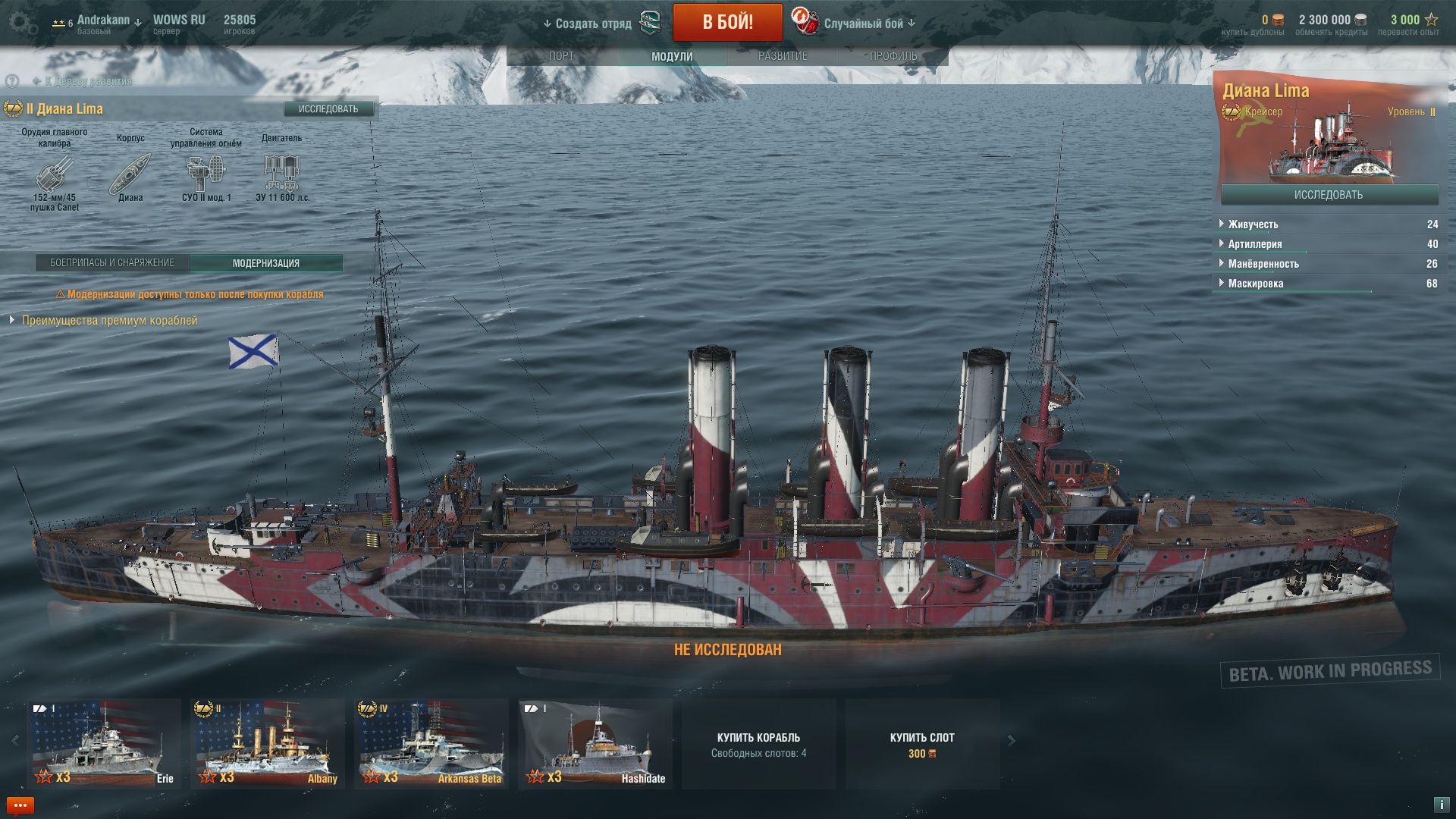
Task: Expand the Живучесть stat row
Action: 1253,224
